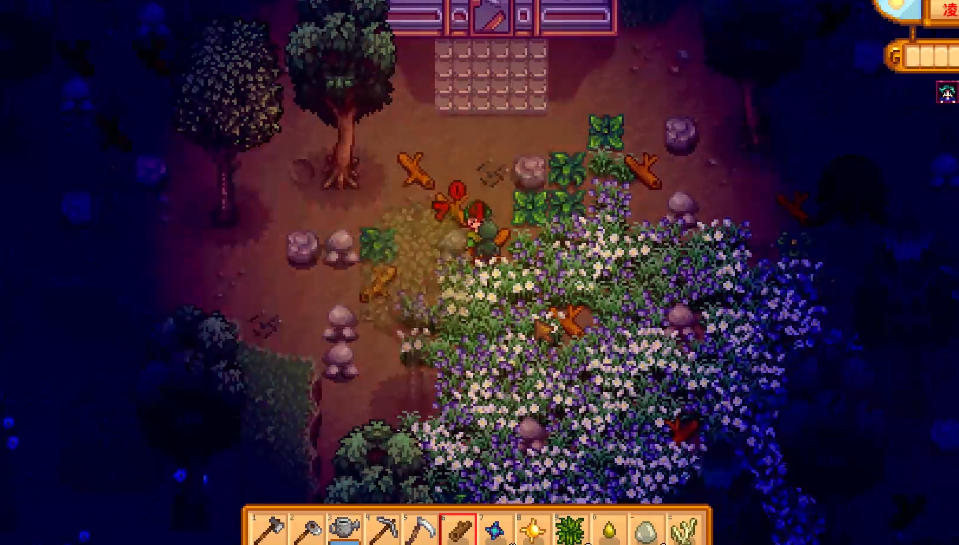Image resolution: width=959 pixels, height=545 pixels.
Task: Select the pale coral item slot
Action: point(685,529)
